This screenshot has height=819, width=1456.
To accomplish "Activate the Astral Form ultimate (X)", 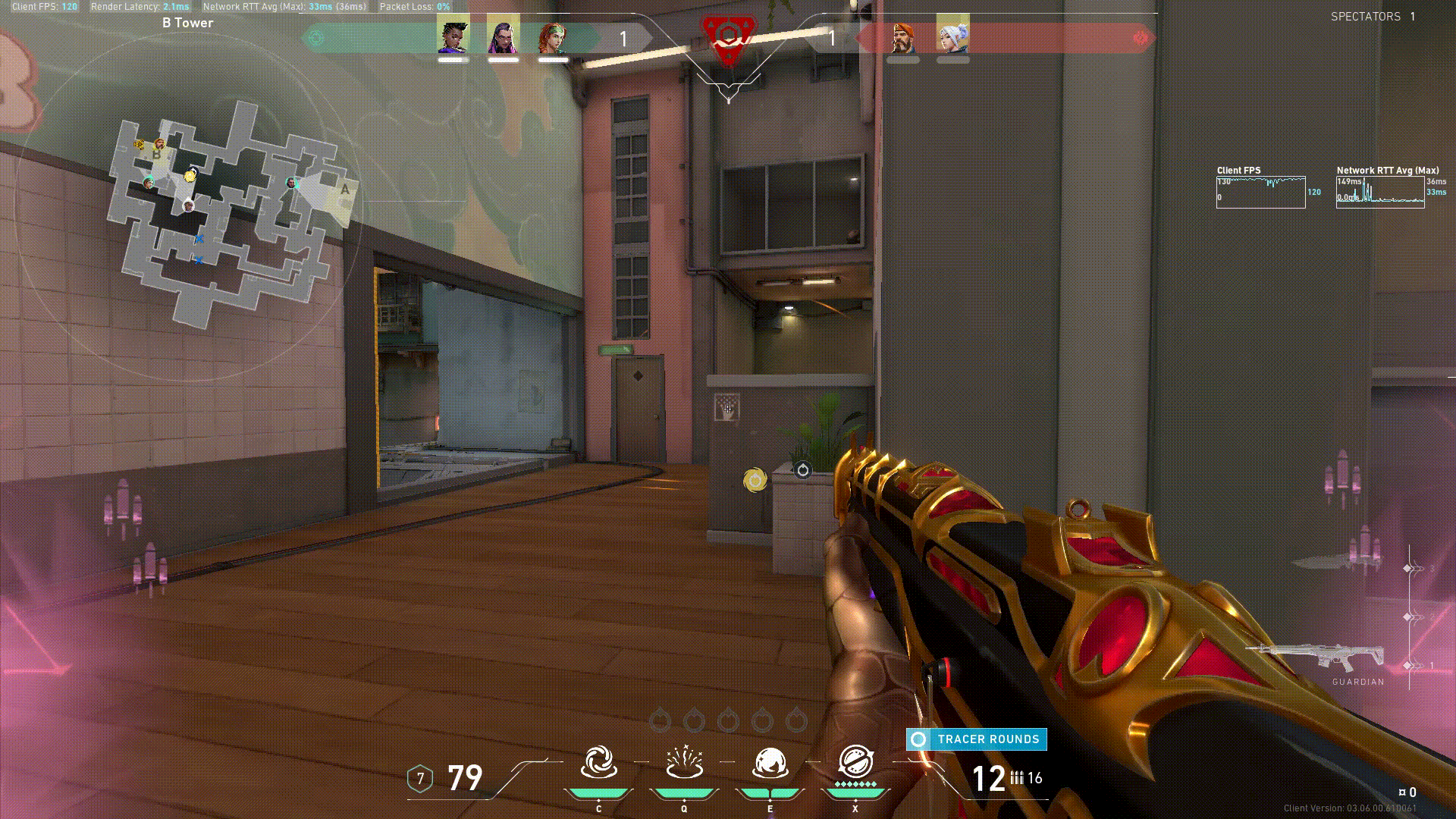I will (x=855, y=764).
